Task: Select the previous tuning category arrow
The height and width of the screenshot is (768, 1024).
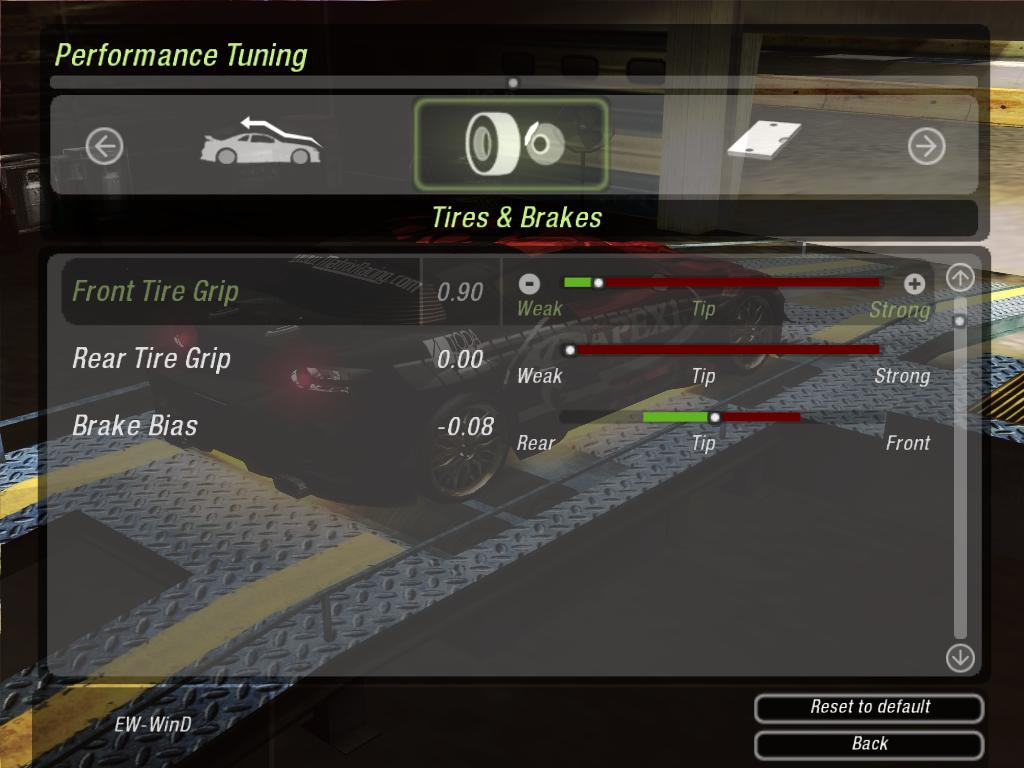Action: point(104,147)
